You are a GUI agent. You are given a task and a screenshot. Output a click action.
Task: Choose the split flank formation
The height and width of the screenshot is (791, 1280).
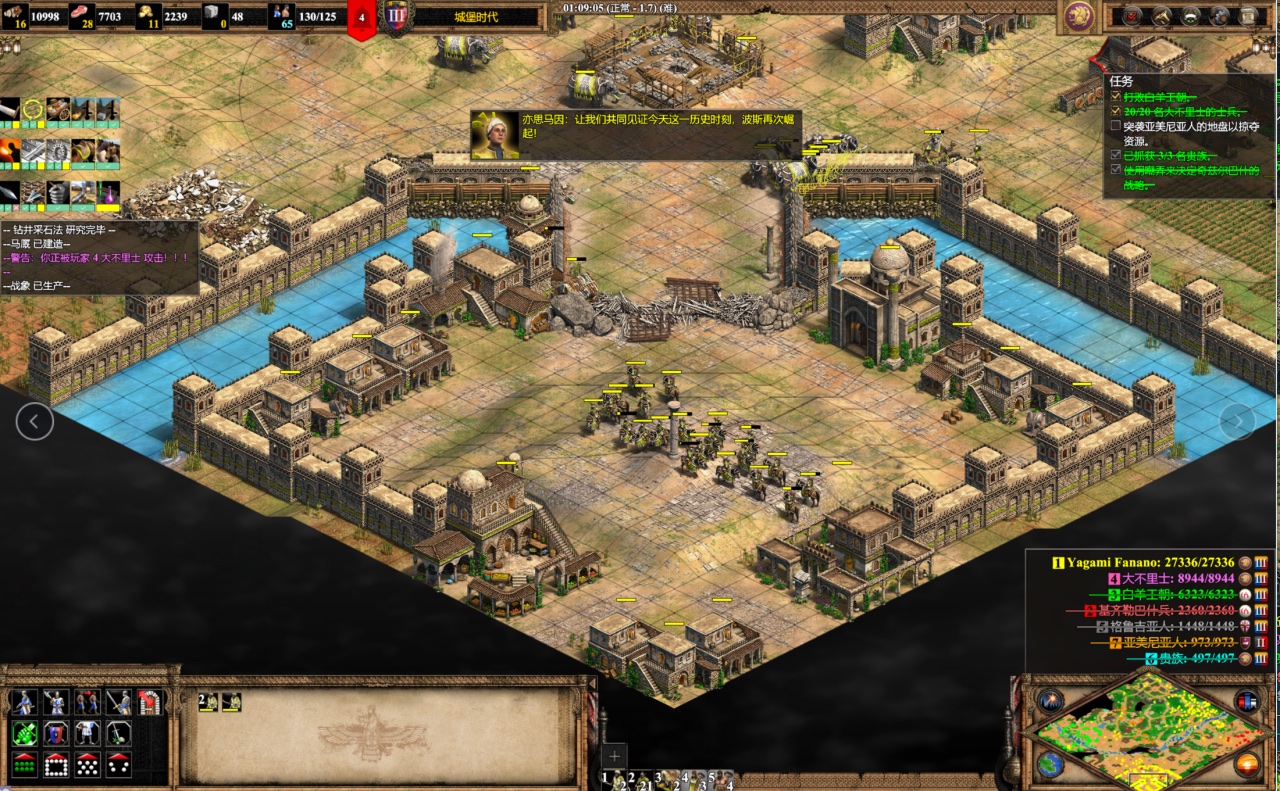pyautogui.click(x=119, y=765)
